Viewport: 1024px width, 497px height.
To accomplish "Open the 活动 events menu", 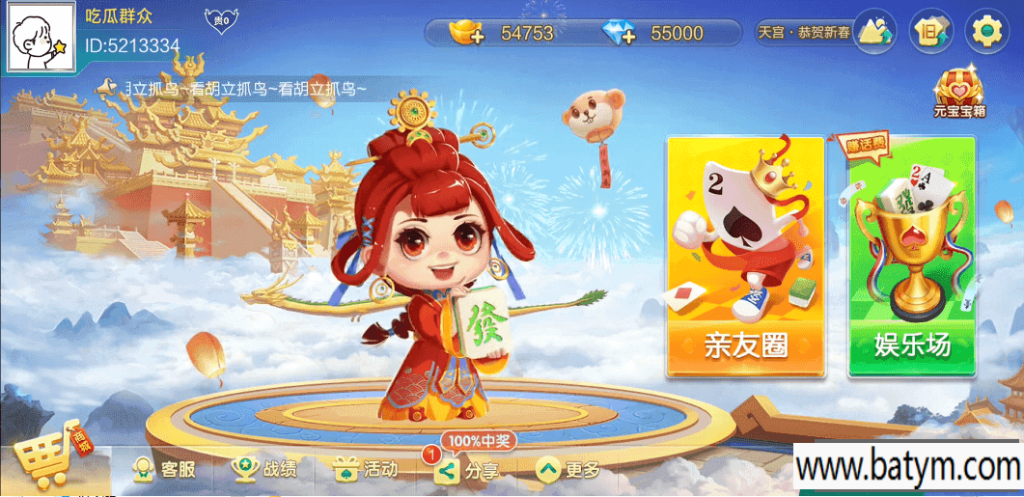I will click(365, 468).
